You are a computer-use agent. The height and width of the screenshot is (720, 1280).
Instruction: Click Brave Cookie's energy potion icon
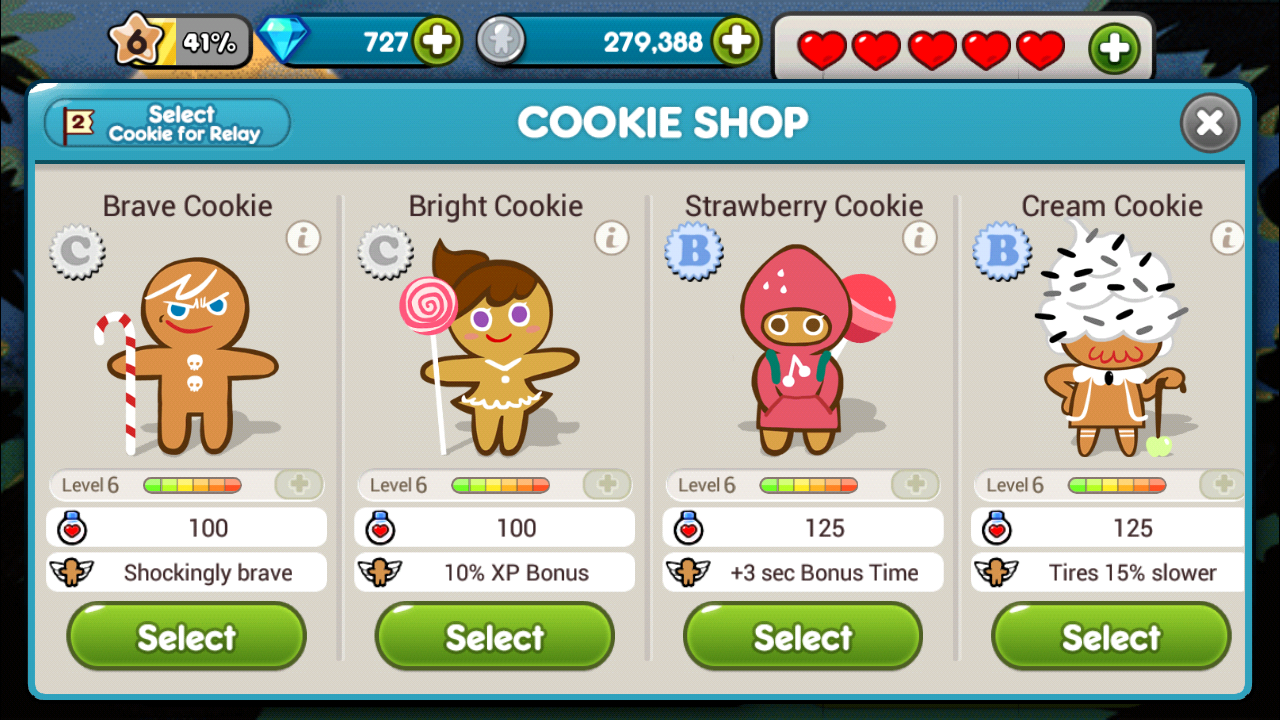point(71,527)
